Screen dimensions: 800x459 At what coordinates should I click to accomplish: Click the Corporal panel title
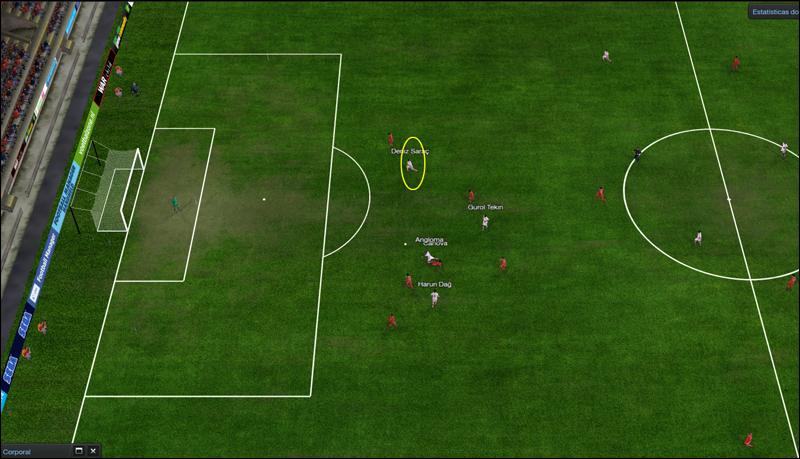(18, 452)
